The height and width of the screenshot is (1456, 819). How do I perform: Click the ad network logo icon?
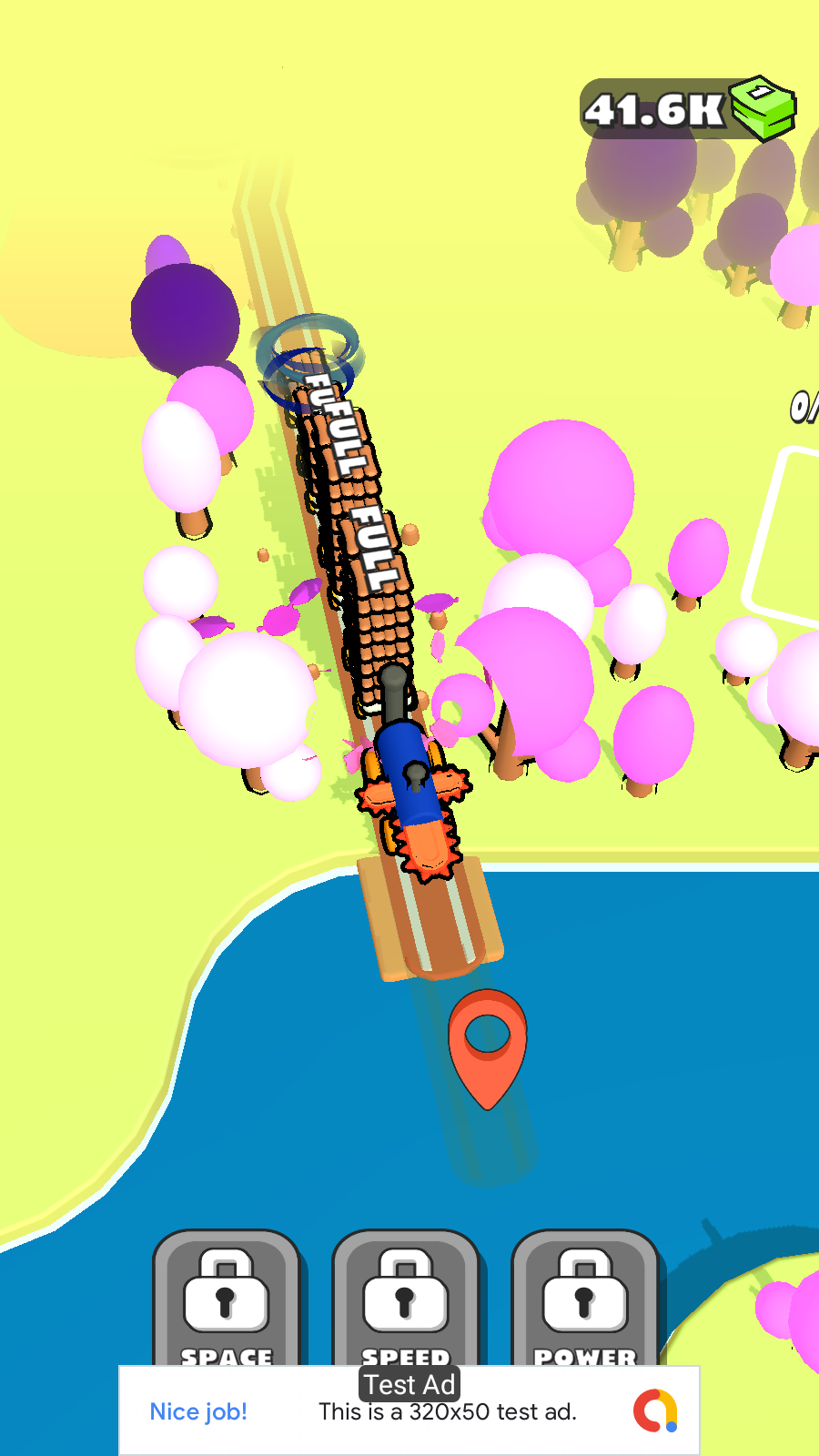[x=655, y=1410]
